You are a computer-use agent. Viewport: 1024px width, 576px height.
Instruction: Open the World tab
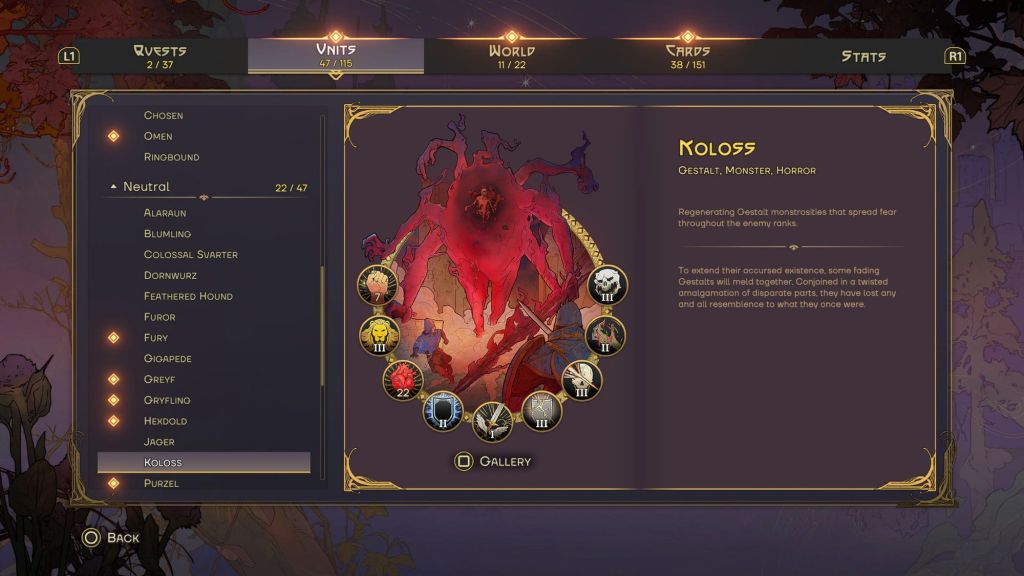coord(511,56)
